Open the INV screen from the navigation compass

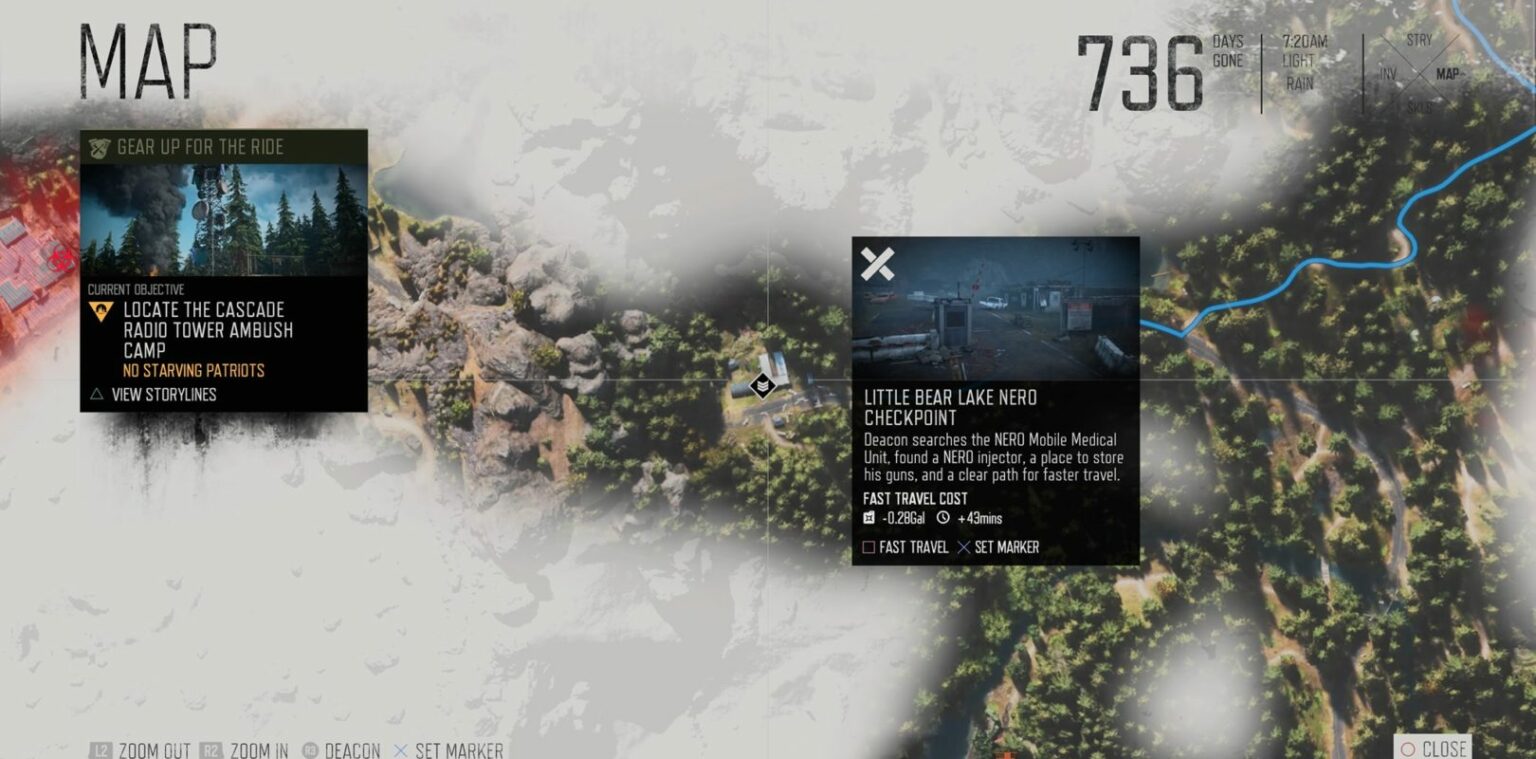(x=1388, y=74)
